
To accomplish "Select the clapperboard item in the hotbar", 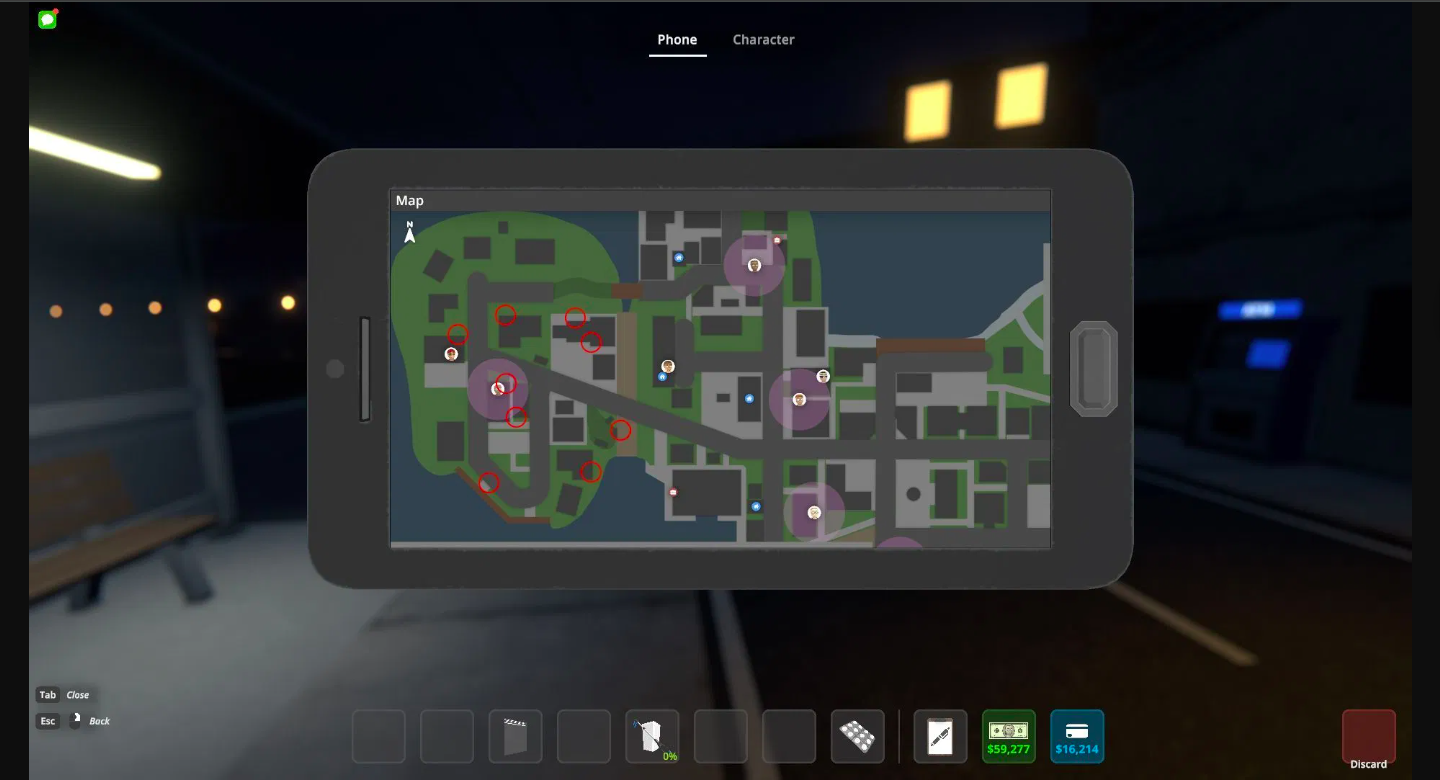I will (x=515, y=736).
